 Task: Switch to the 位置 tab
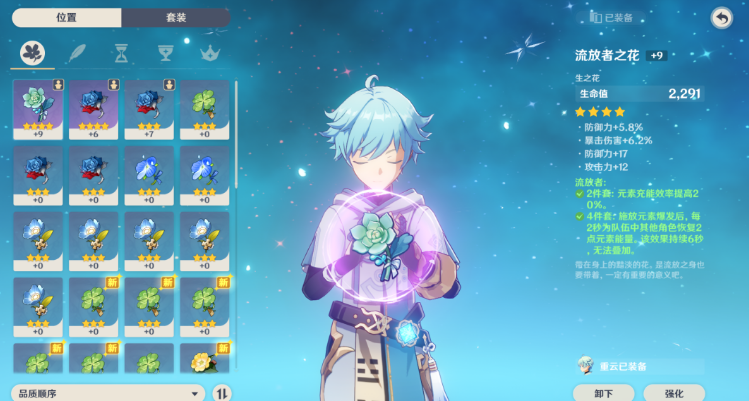click(67, 17)
